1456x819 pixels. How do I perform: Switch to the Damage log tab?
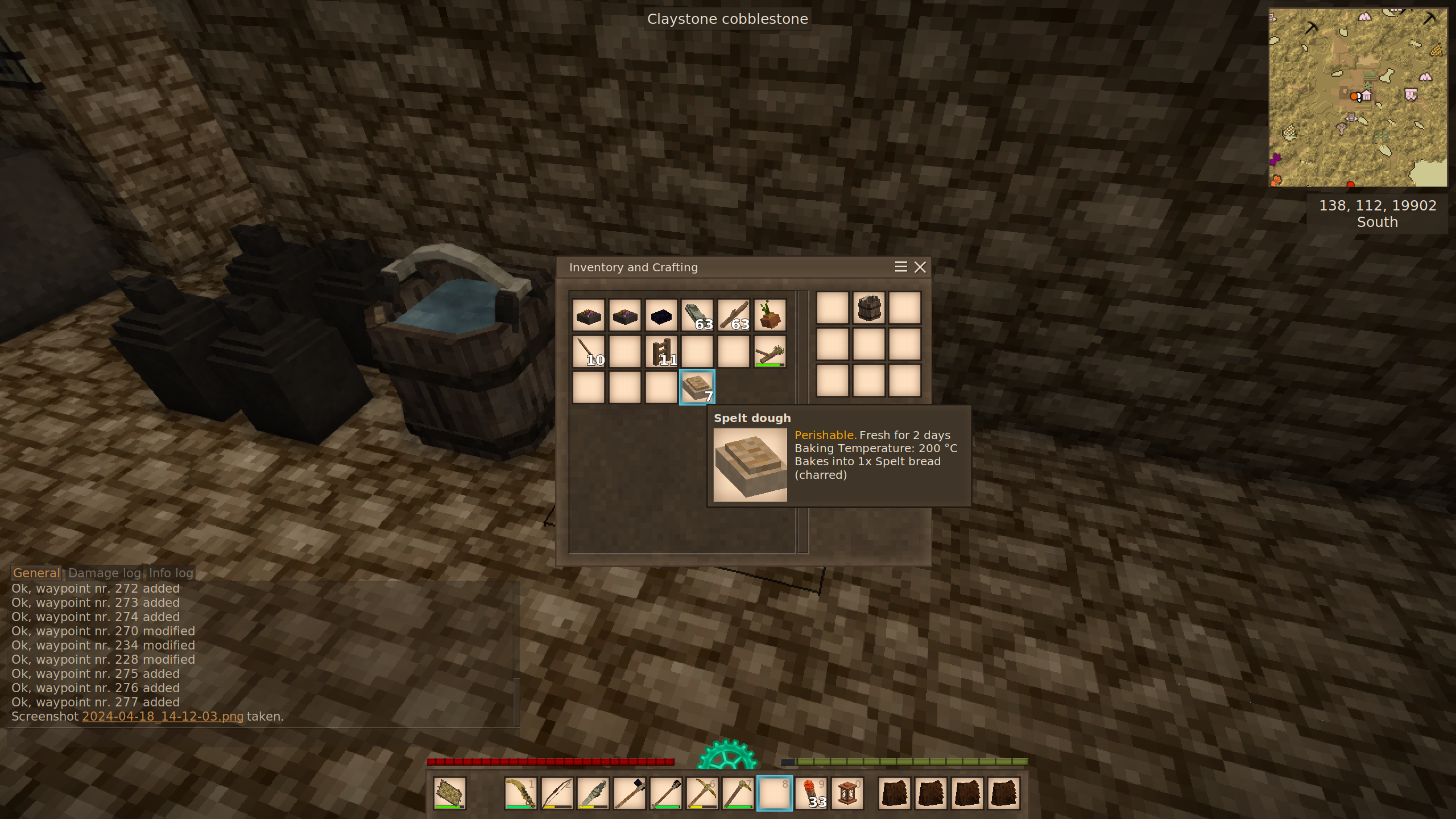pos(105,573)
